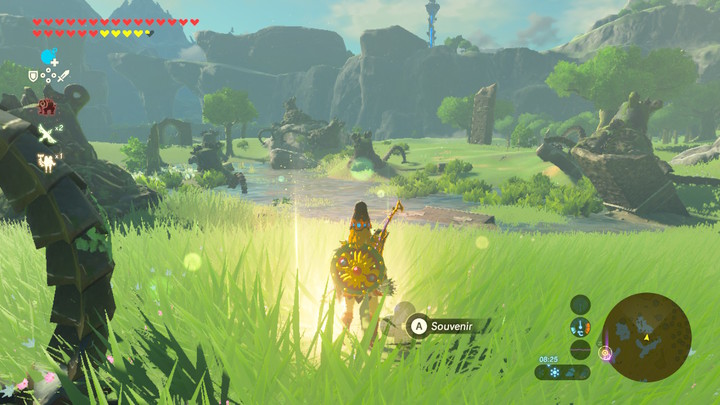The width and height of the screenshot is (720, 405).
Task: Select the Daruk's Protection status icon
Action: click(x=46, y=159)
